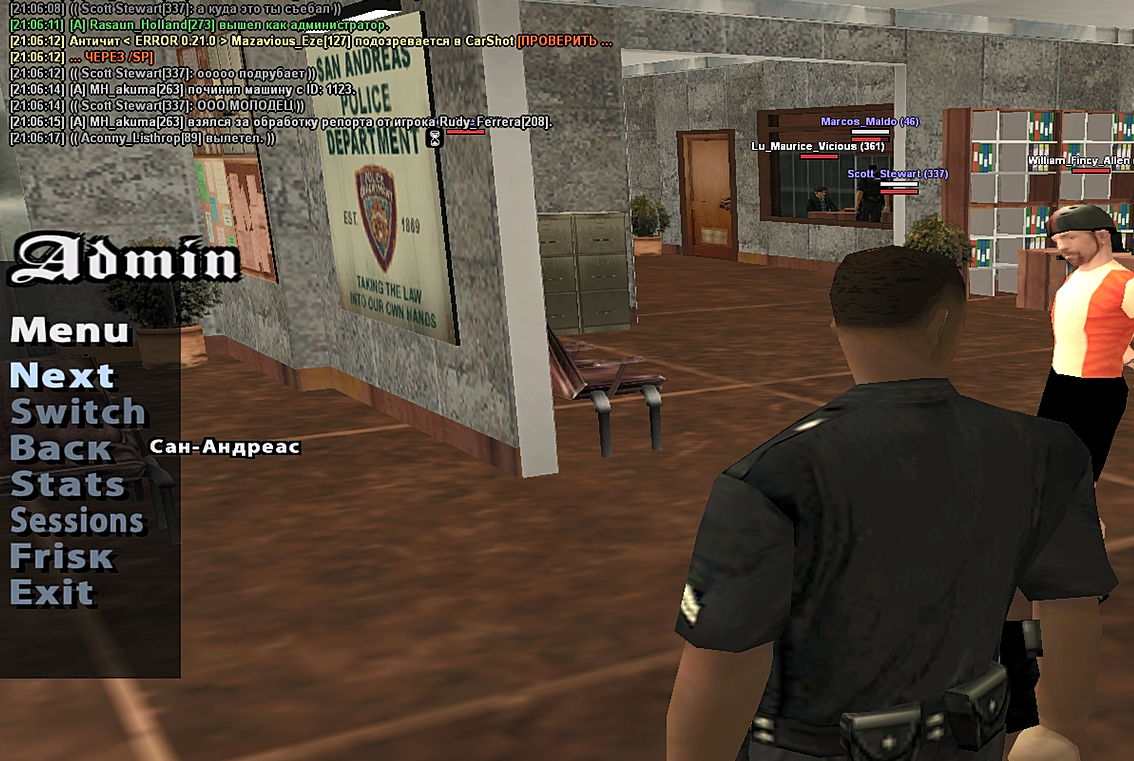Go Back in the Admin menu
This screenshot has height=761, width=1134.
click(61, 449)
